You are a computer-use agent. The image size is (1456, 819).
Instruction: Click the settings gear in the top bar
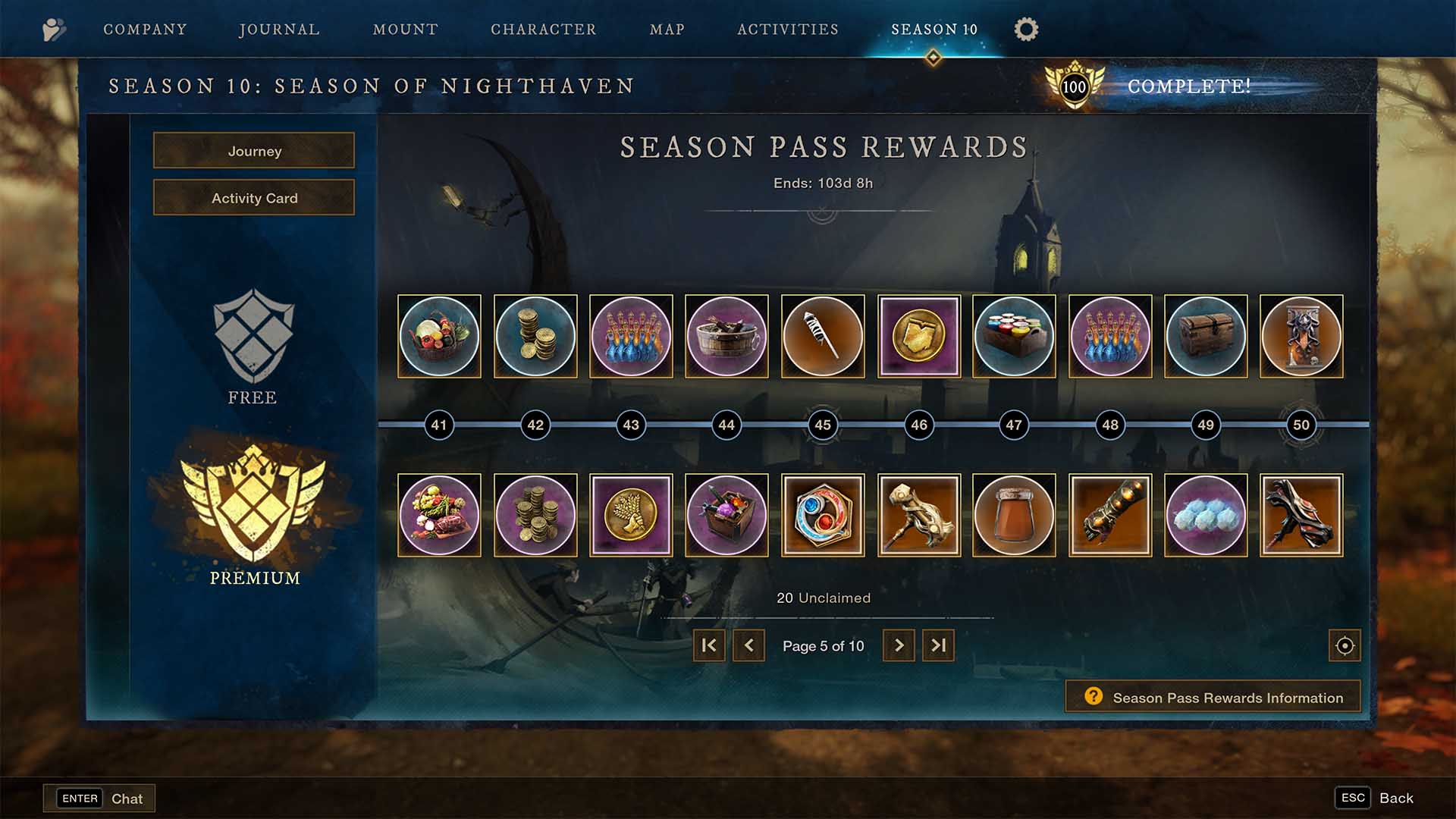pos(1025,29)
